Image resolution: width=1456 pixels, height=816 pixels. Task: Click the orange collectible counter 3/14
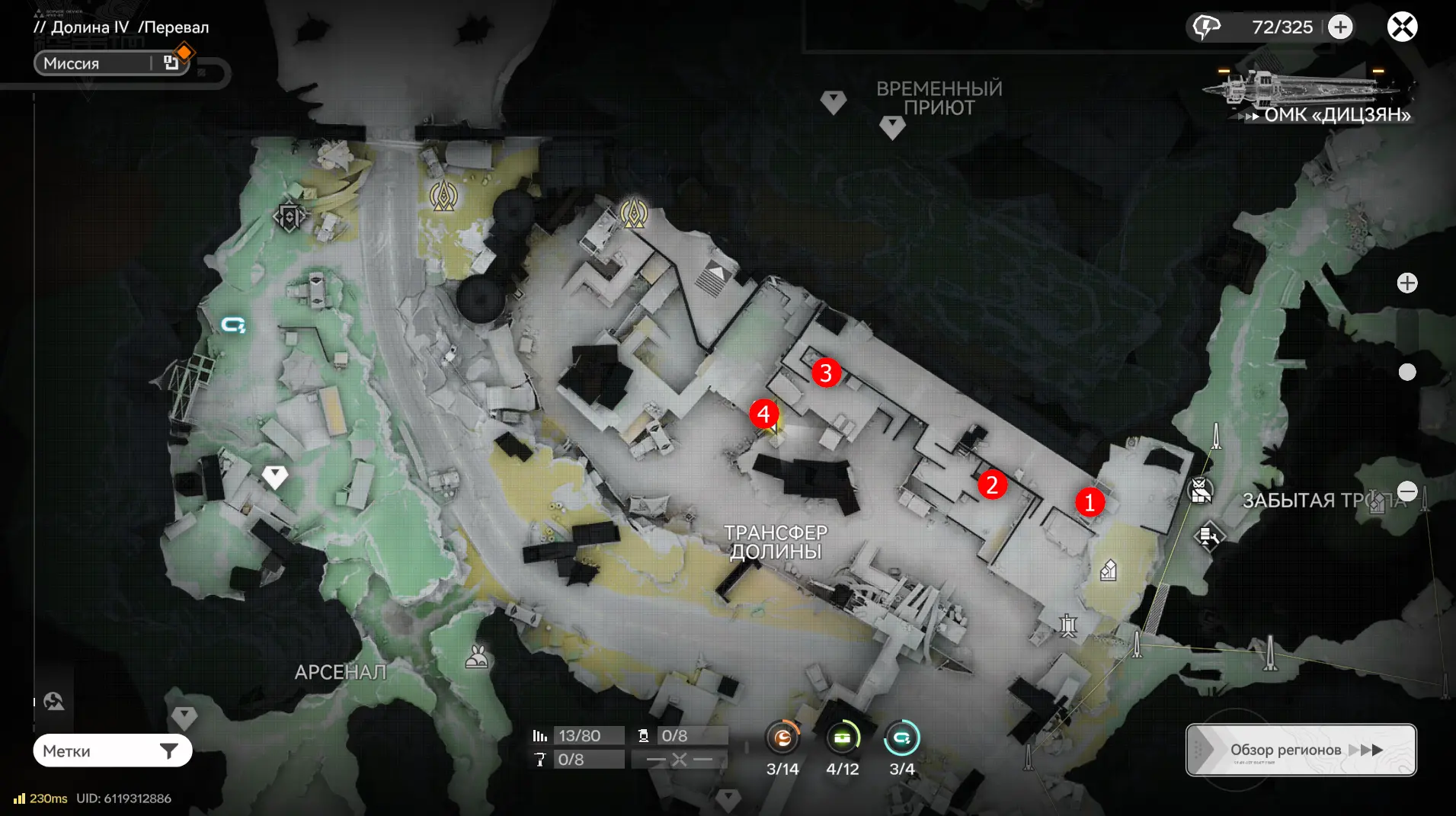(782, 738)
